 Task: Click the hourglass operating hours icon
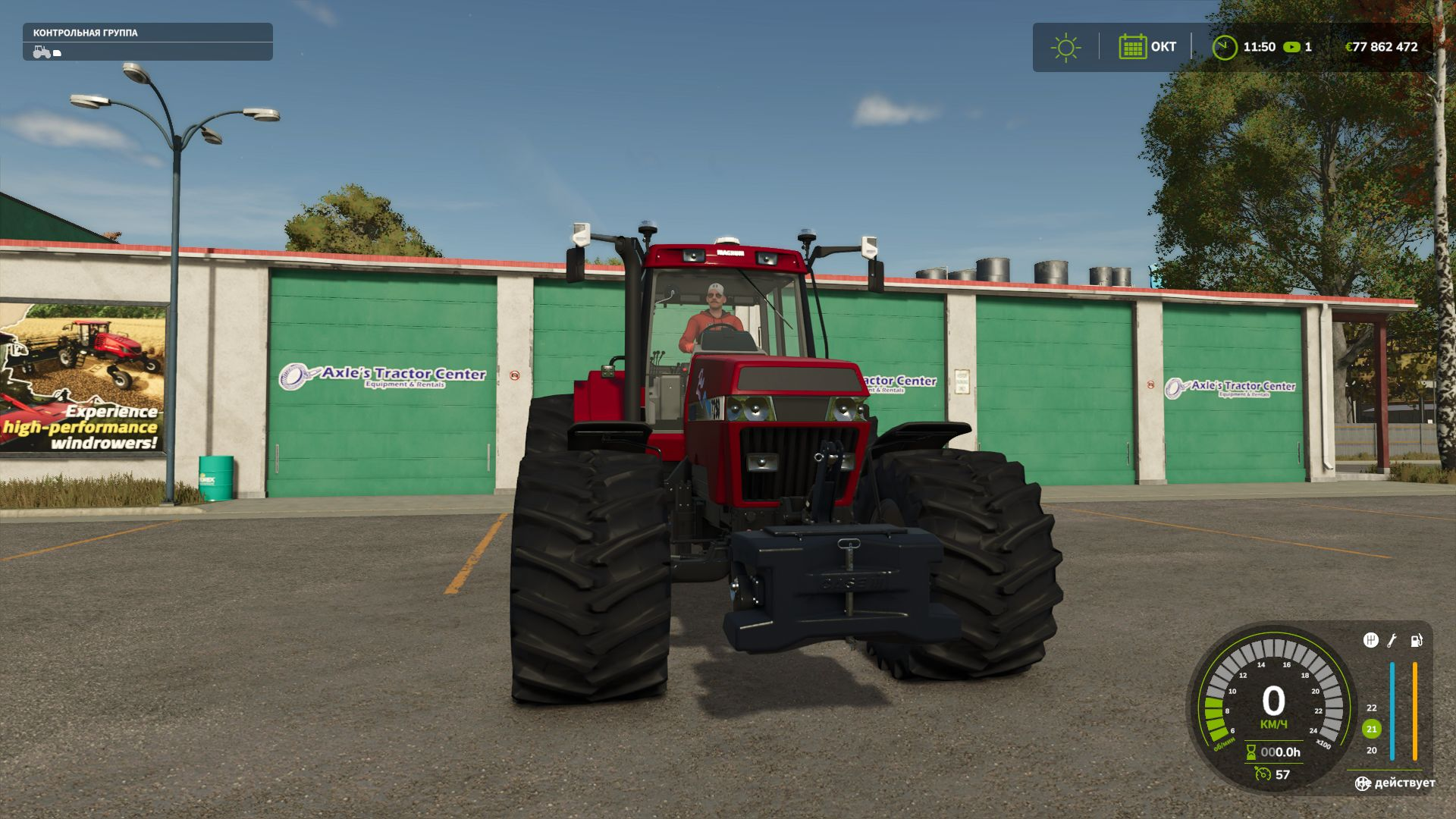[x=1251, y=752]
